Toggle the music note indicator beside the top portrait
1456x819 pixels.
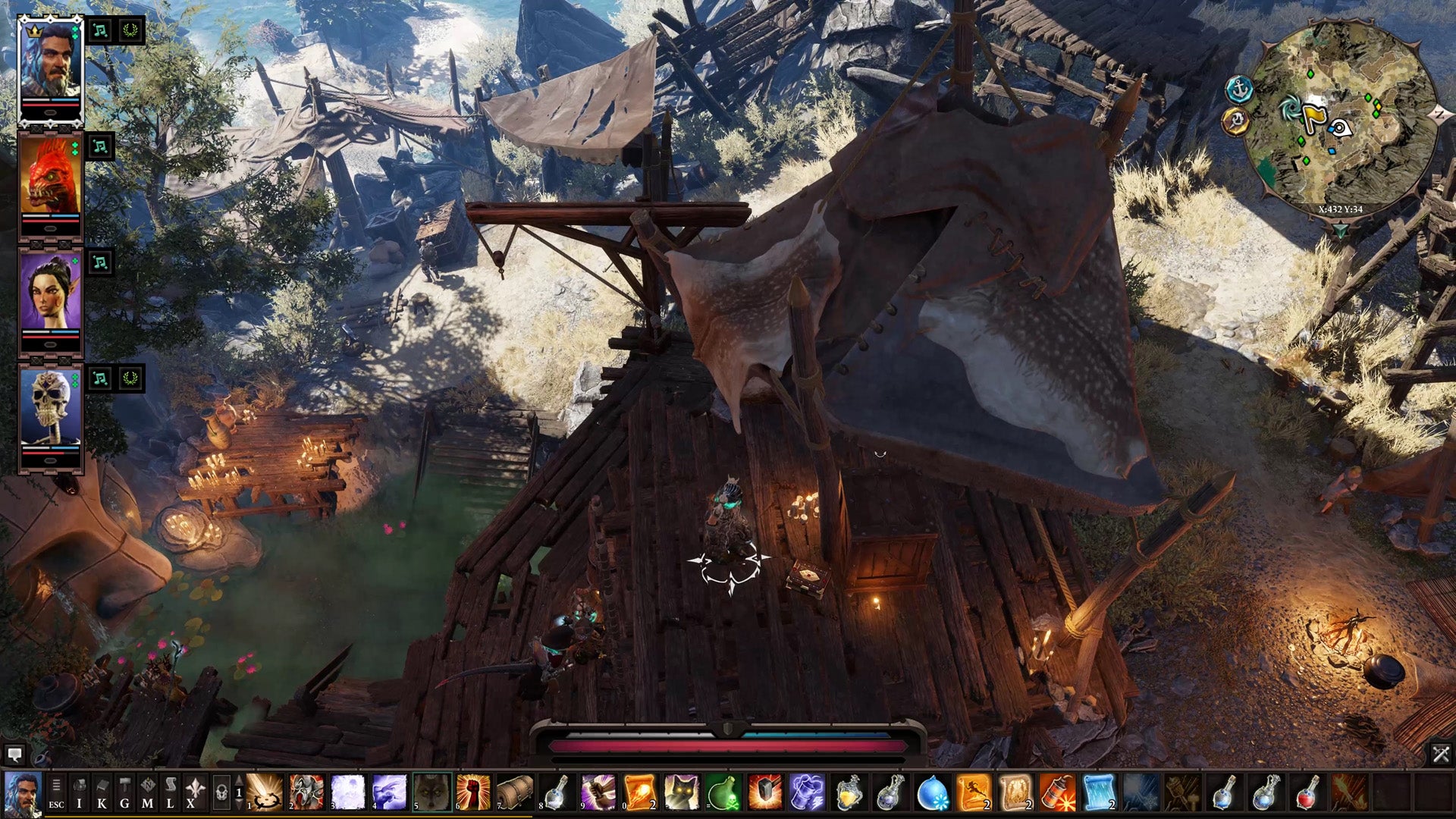[99, 32]
